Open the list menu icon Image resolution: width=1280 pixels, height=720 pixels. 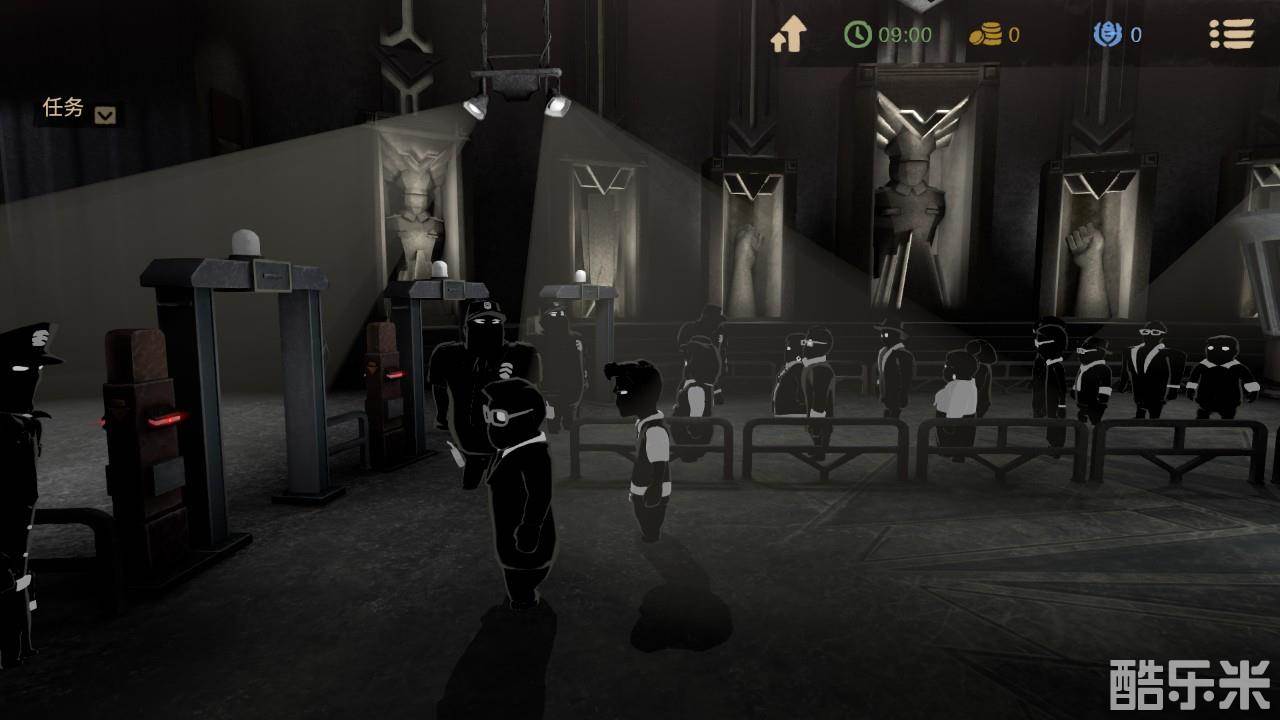[x=1231, y=34]
